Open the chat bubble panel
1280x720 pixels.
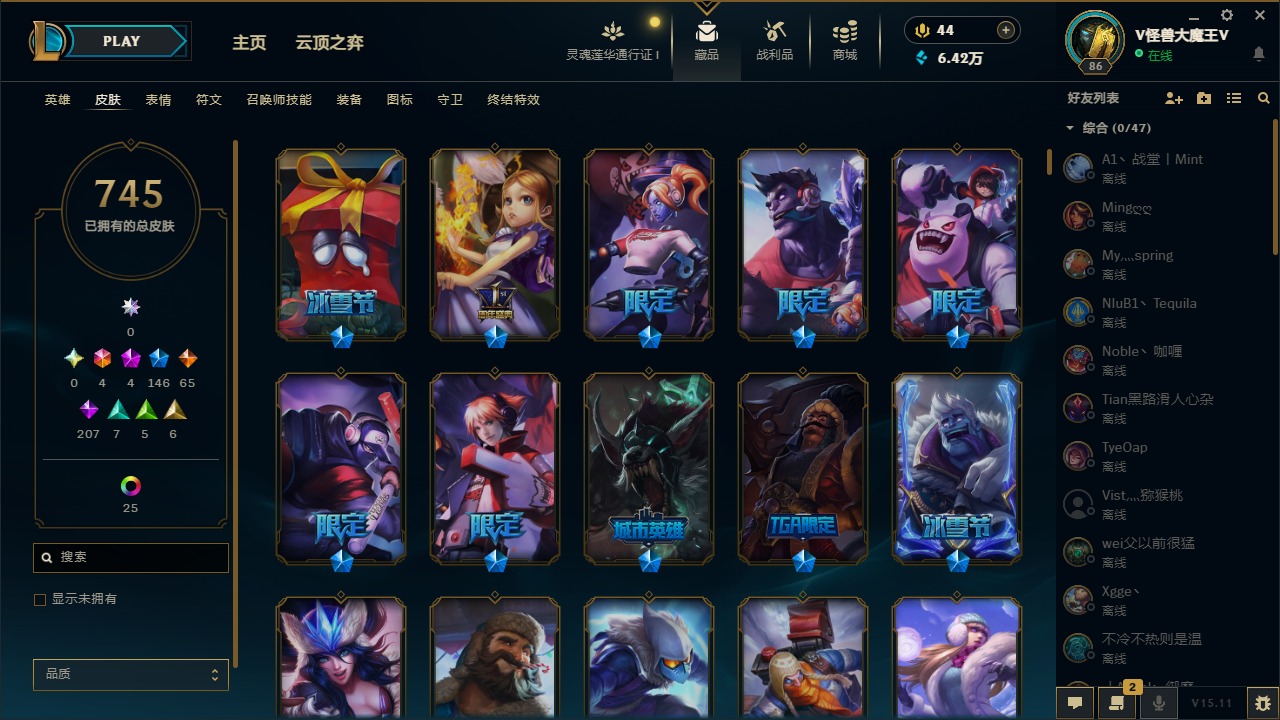click(x=1073, y=702)
